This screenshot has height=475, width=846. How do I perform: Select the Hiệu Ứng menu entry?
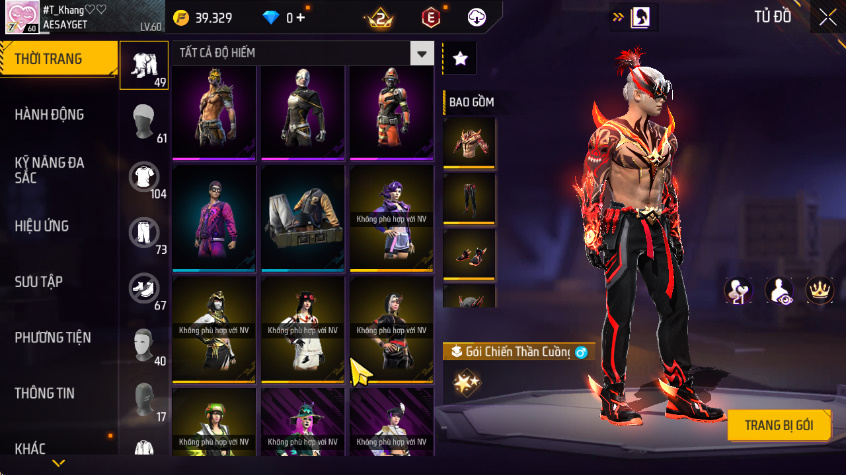click(x=42, y=226)
